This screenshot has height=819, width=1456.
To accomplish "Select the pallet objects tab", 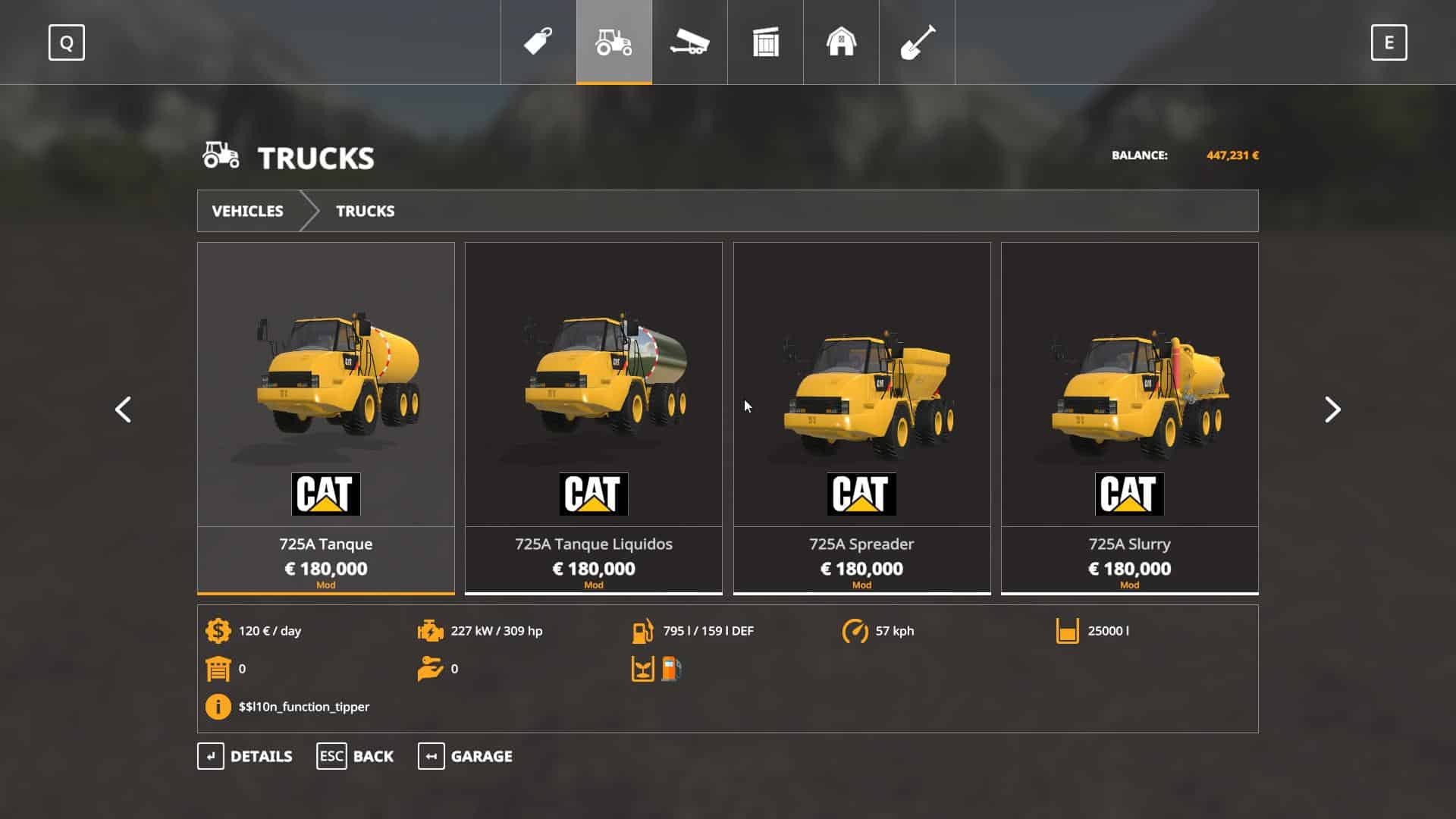I will [x=765, y=42].
